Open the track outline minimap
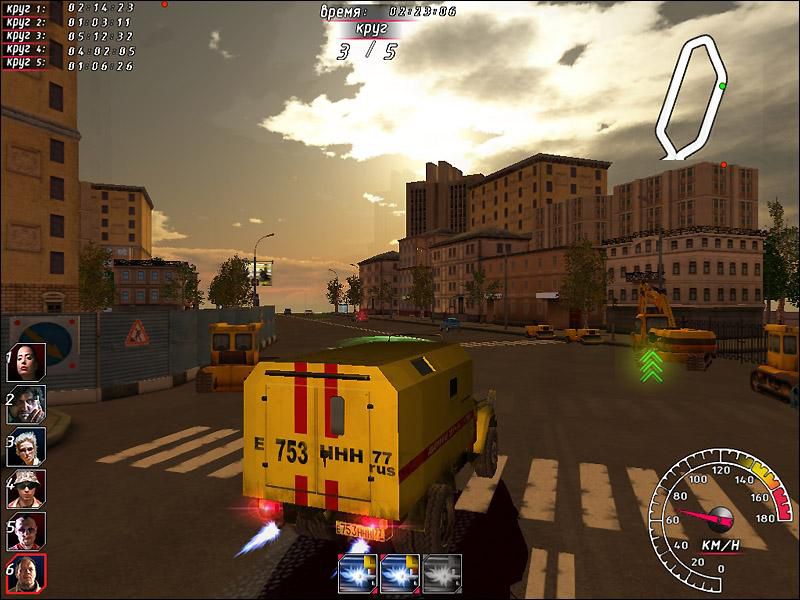Viewport: 800px width, 600px height. tap(690, 97)
